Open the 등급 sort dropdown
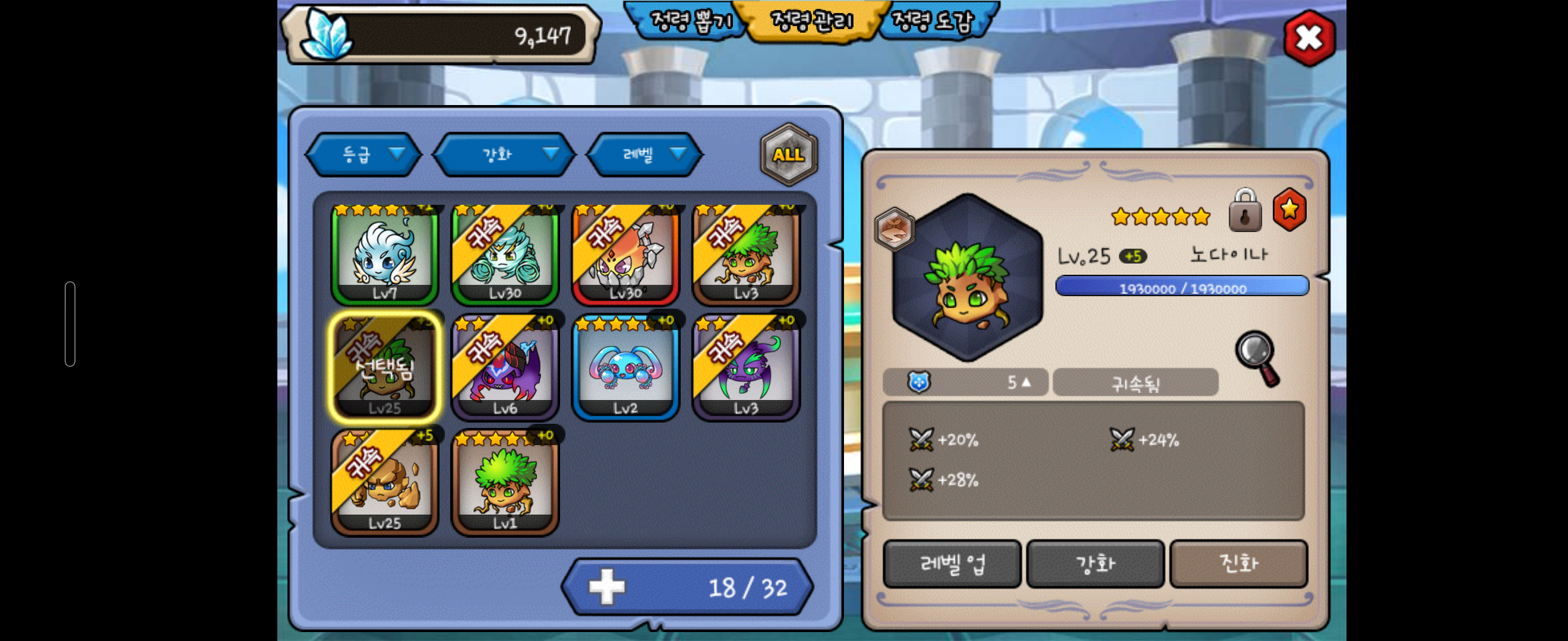1568x641 pixels. [x=364, y=154]
